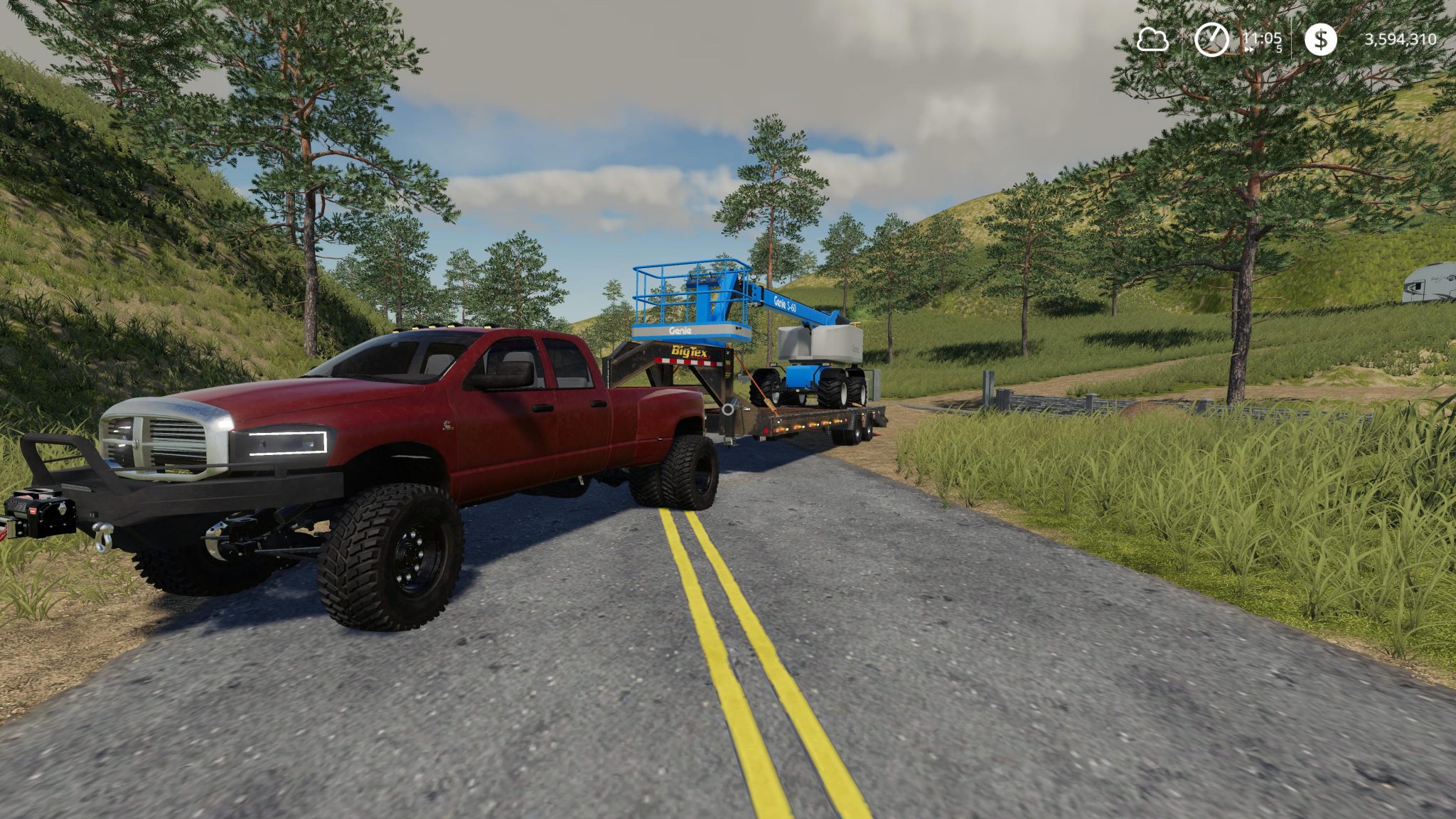Click the time speed multiplier 5
This screenshot has height=819, width=1456.
point(1280,50)
